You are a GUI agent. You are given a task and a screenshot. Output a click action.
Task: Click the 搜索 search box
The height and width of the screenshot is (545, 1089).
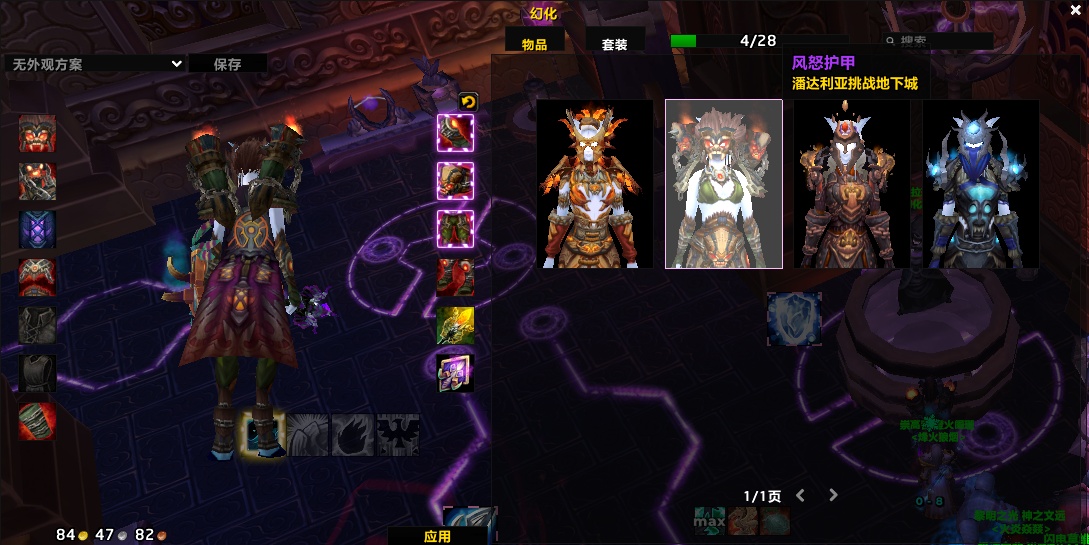click(x=940, y=41)
